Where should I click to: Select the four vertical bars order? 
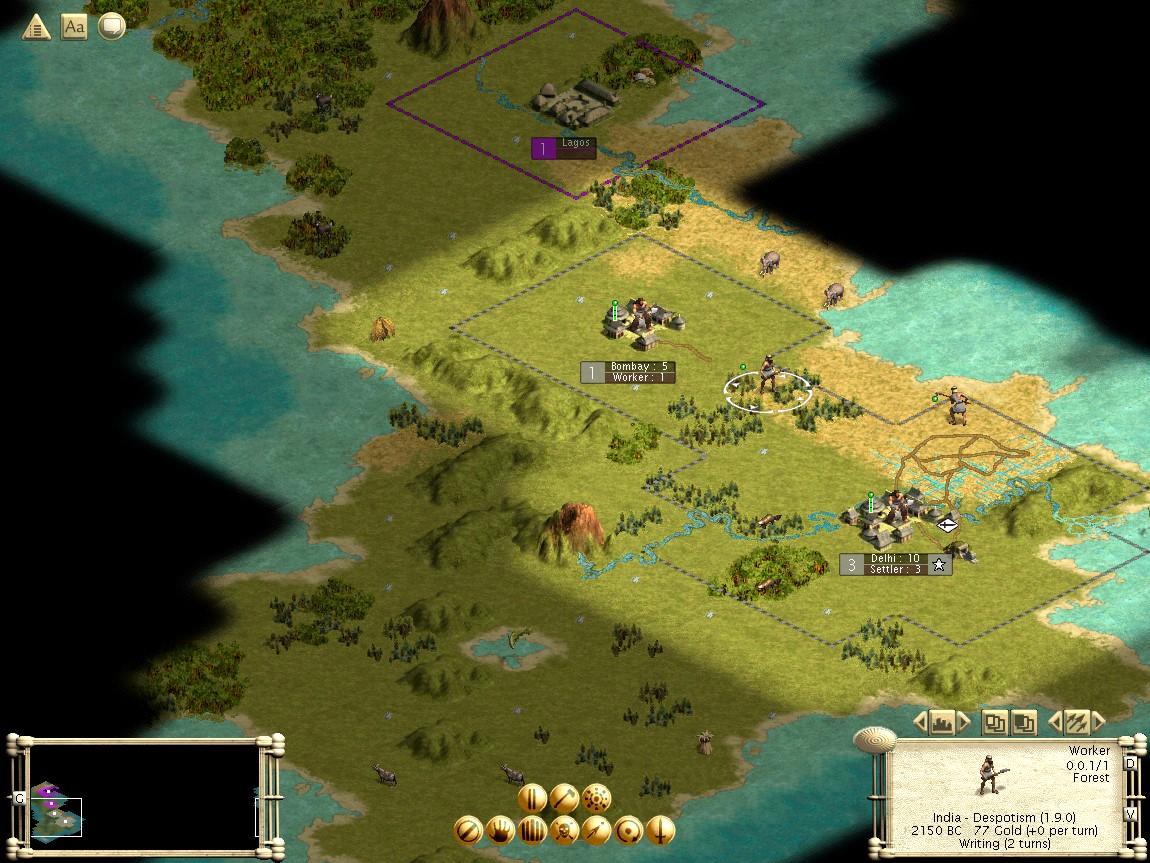click(532, 830)
